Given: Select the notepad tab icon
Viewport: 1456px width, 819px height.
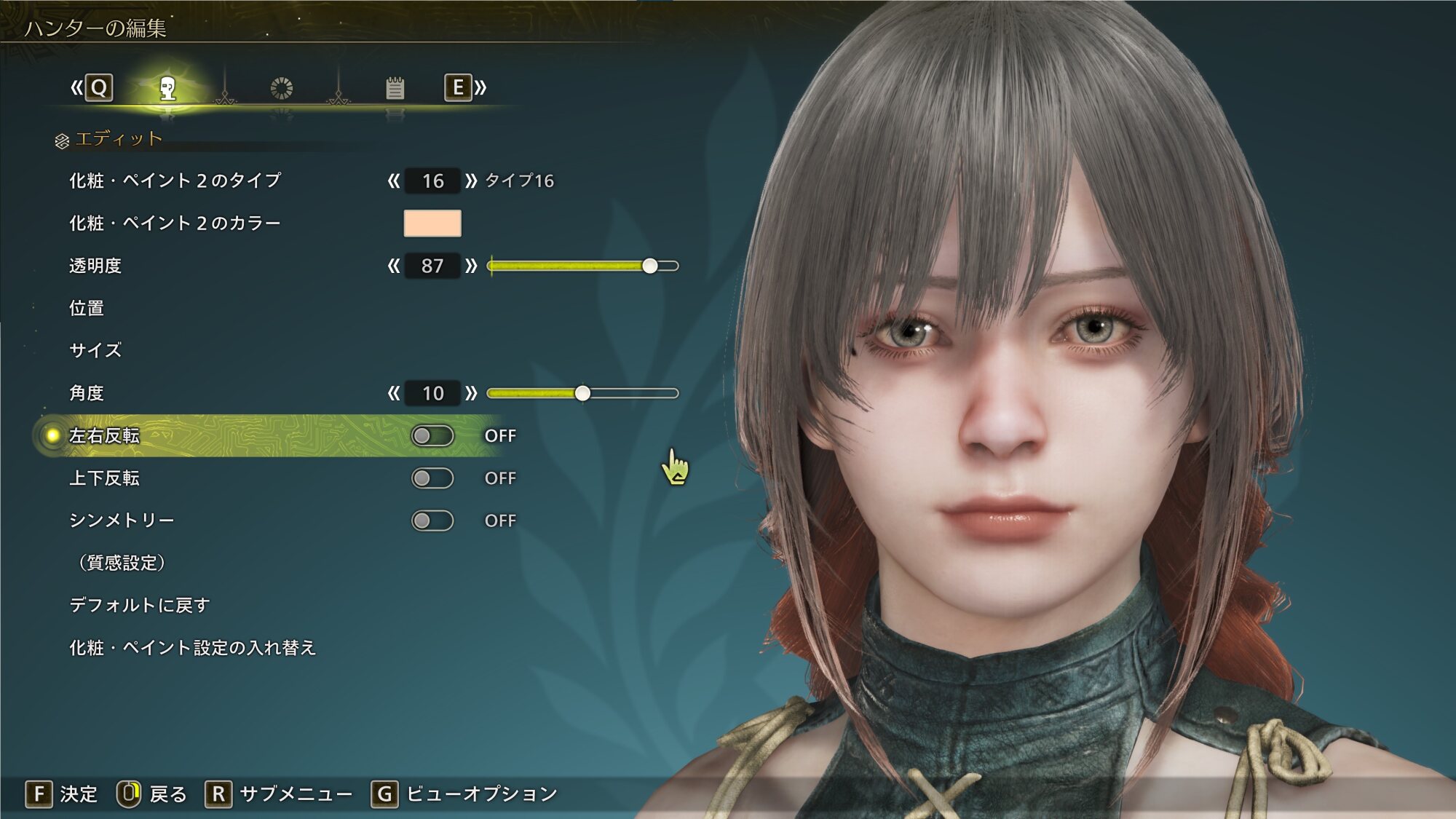Looking at the screenshot, I should [395, 89].
